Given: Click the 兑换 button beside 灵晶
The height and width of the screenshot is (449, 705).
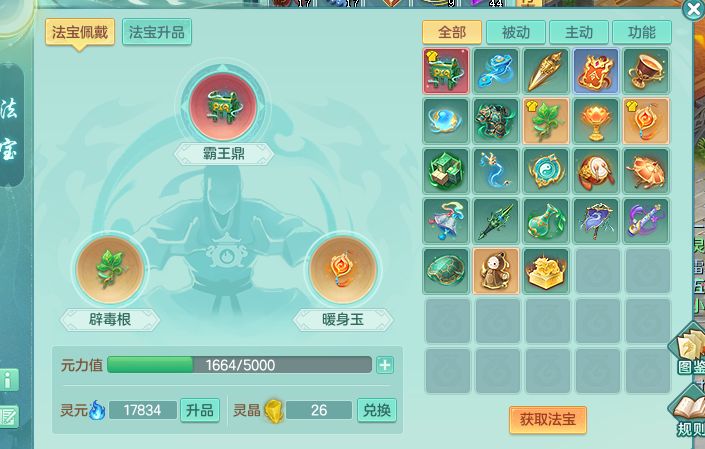Looking at the screenshot, I should [x=377, y=410].
